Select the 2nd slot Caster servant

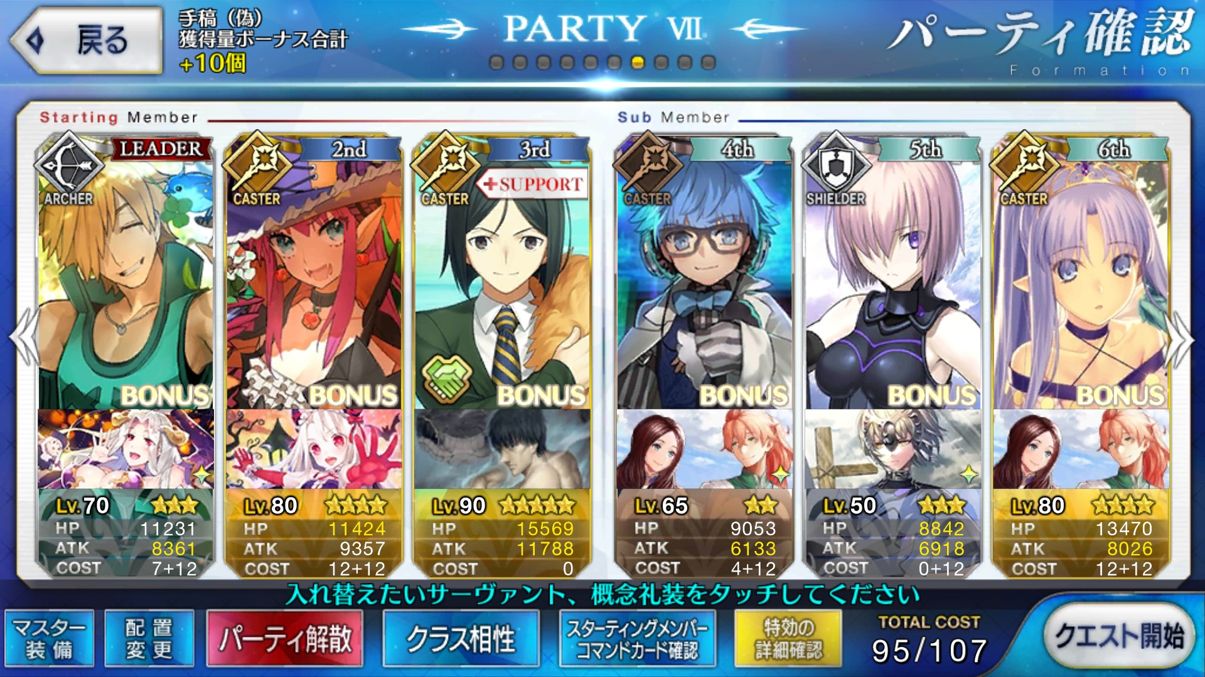pyautogui.click(x=312, y=280)
